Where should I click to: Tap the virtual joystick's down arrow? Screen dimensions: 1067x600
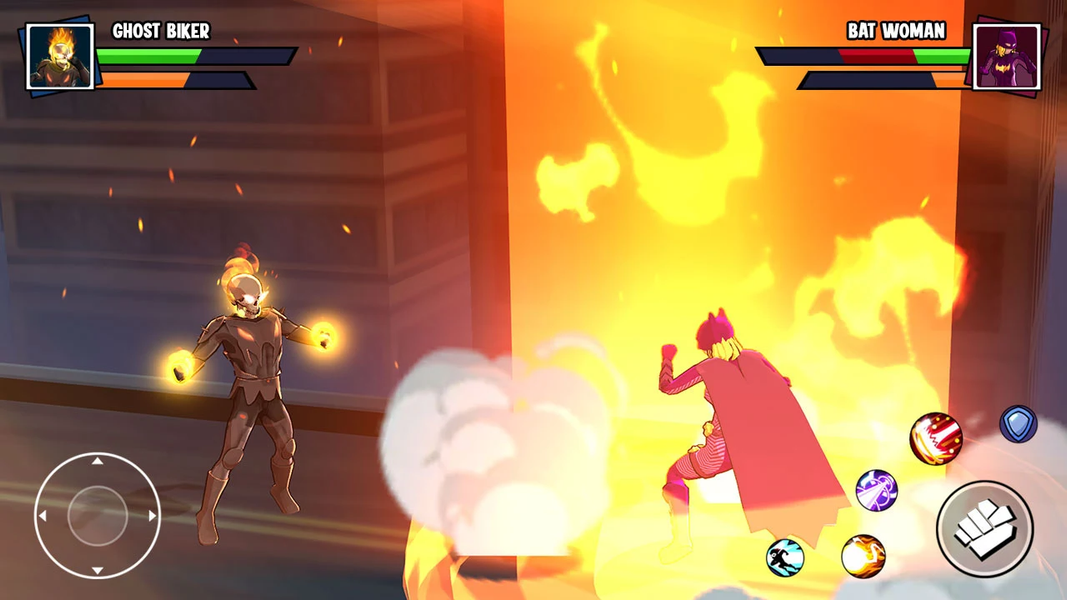click(97, 570)
